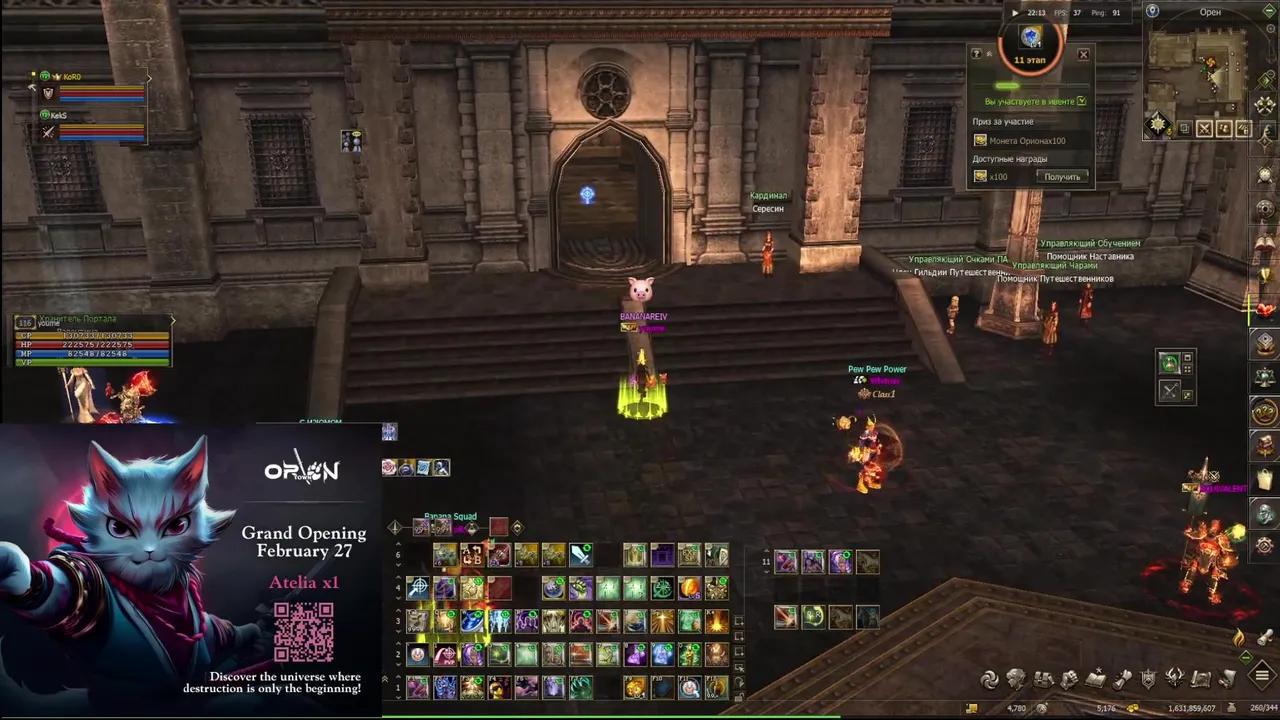Toggle the event participation checkbox

coord(1081,100)
